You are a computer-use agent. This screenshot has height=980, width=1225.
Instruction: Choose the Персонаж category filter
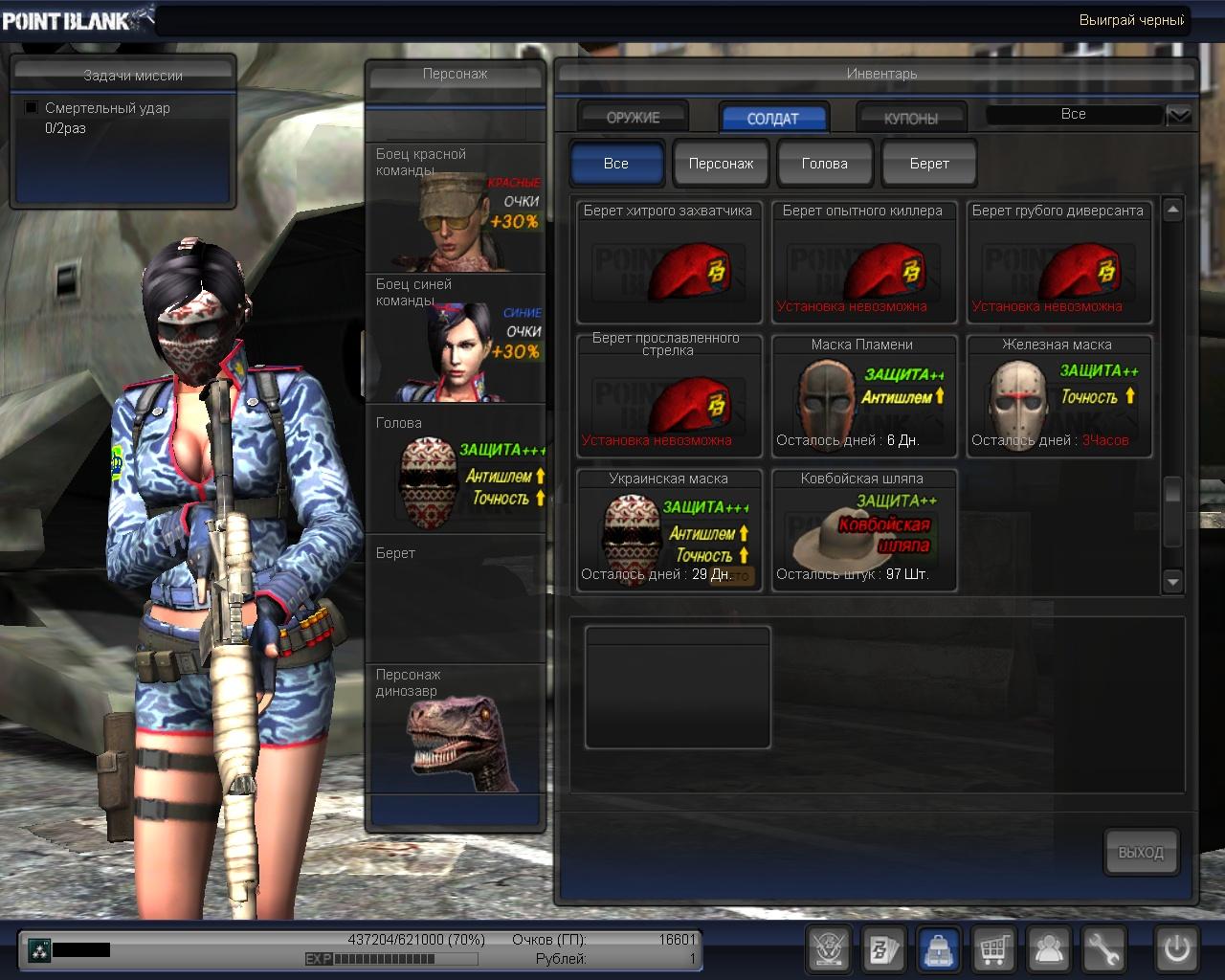coord(721,164)
